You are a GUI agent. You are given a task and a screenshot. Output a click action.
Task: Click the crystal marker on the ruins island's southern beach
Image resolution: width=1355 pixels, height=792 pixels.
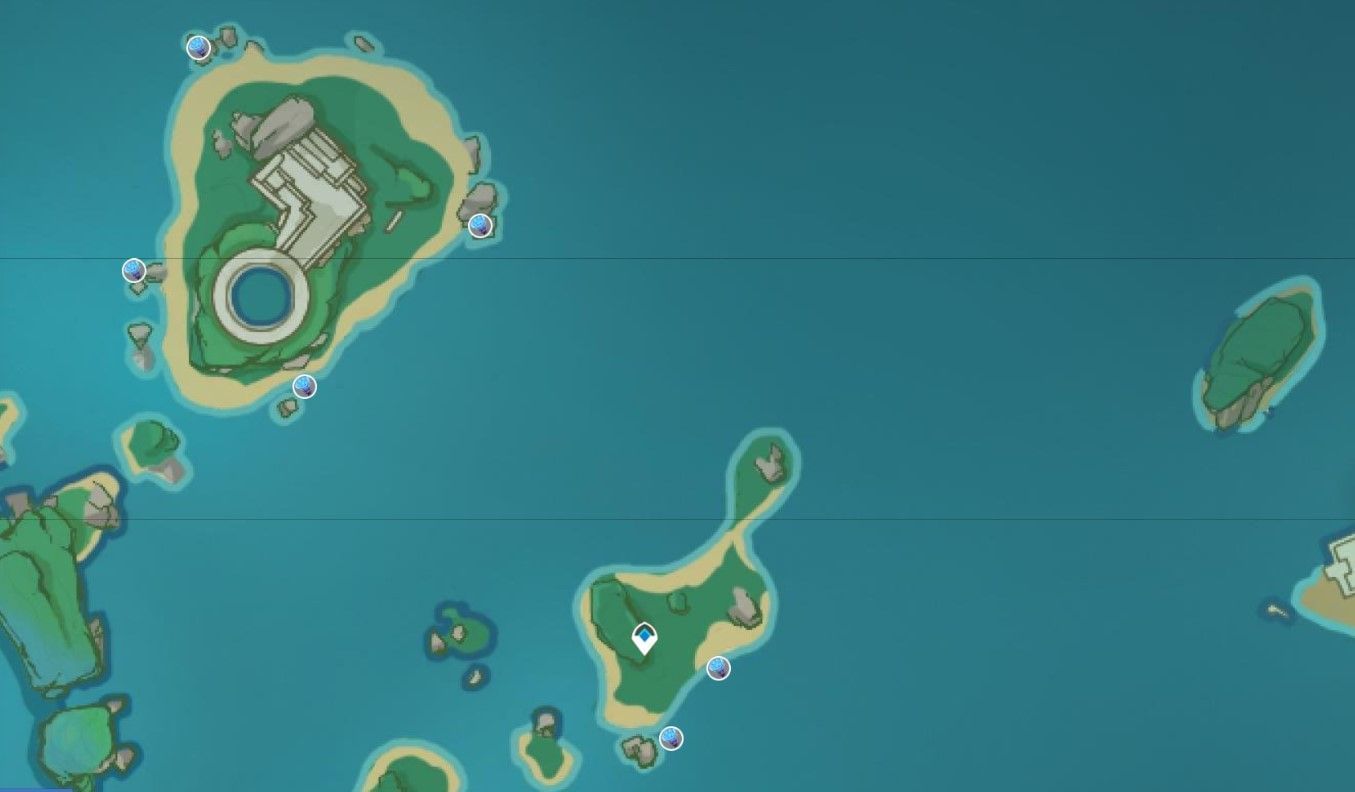click(304, 386)
